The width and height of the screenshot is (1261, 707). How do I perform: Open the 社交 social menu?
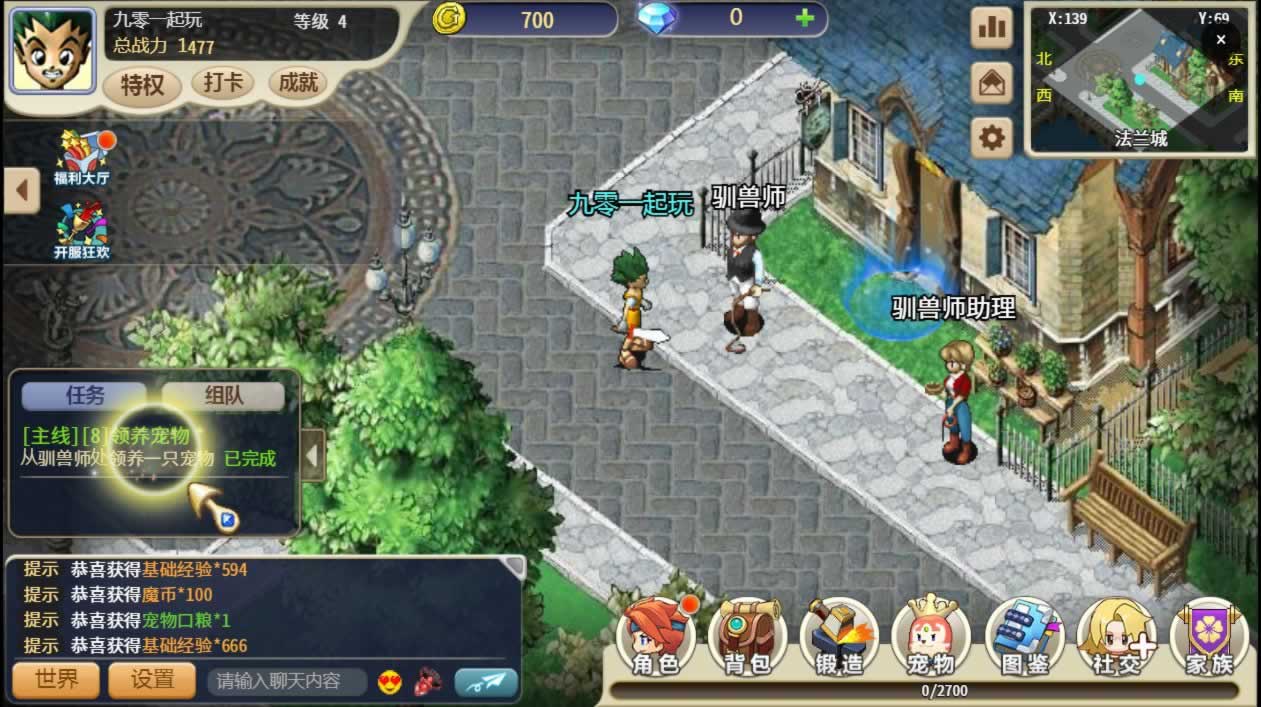(x=1116, y=636)
